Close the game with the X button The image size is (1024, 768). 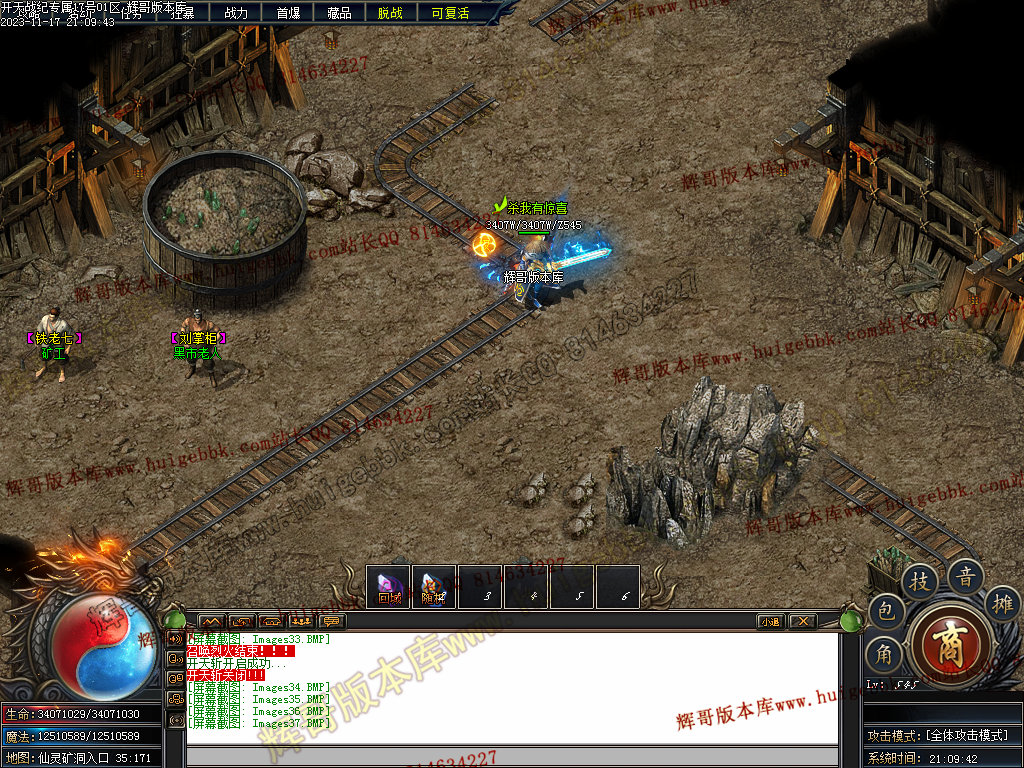(x=802, y=621)
